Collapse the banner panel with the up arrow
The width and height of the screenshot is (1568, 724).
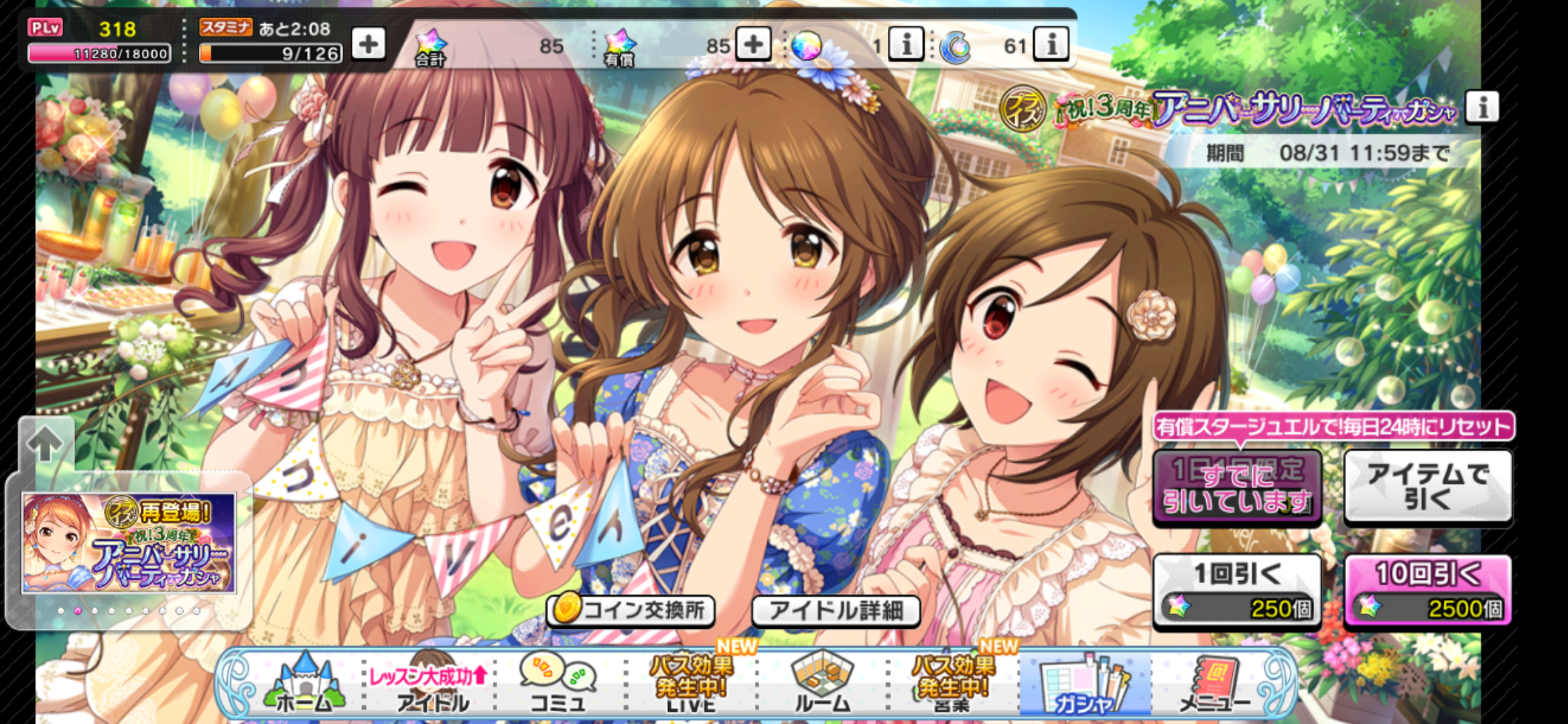tap(46, 443)
